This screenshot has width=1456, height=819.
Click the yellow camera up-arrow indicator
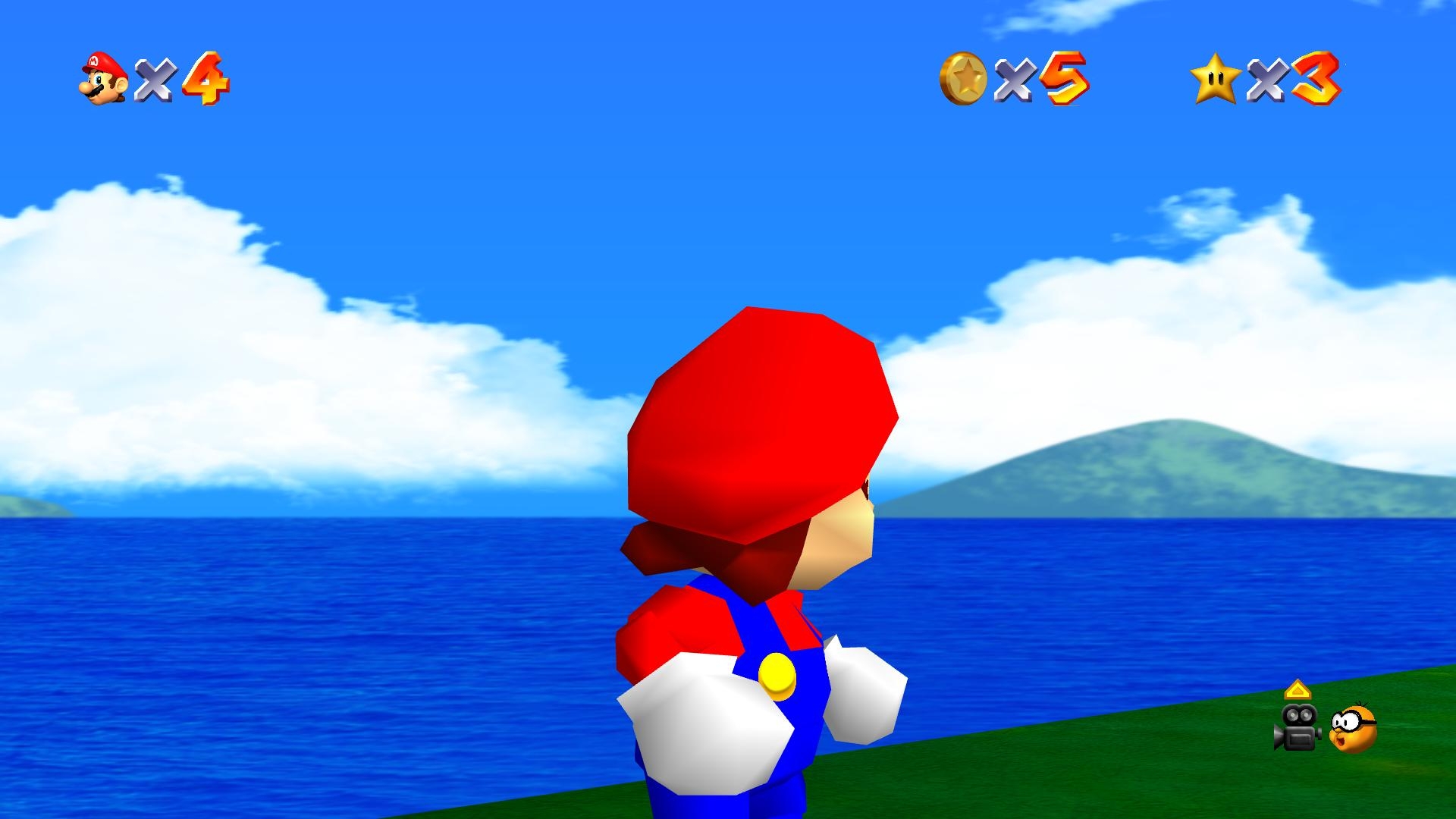tap(1298, 690)
